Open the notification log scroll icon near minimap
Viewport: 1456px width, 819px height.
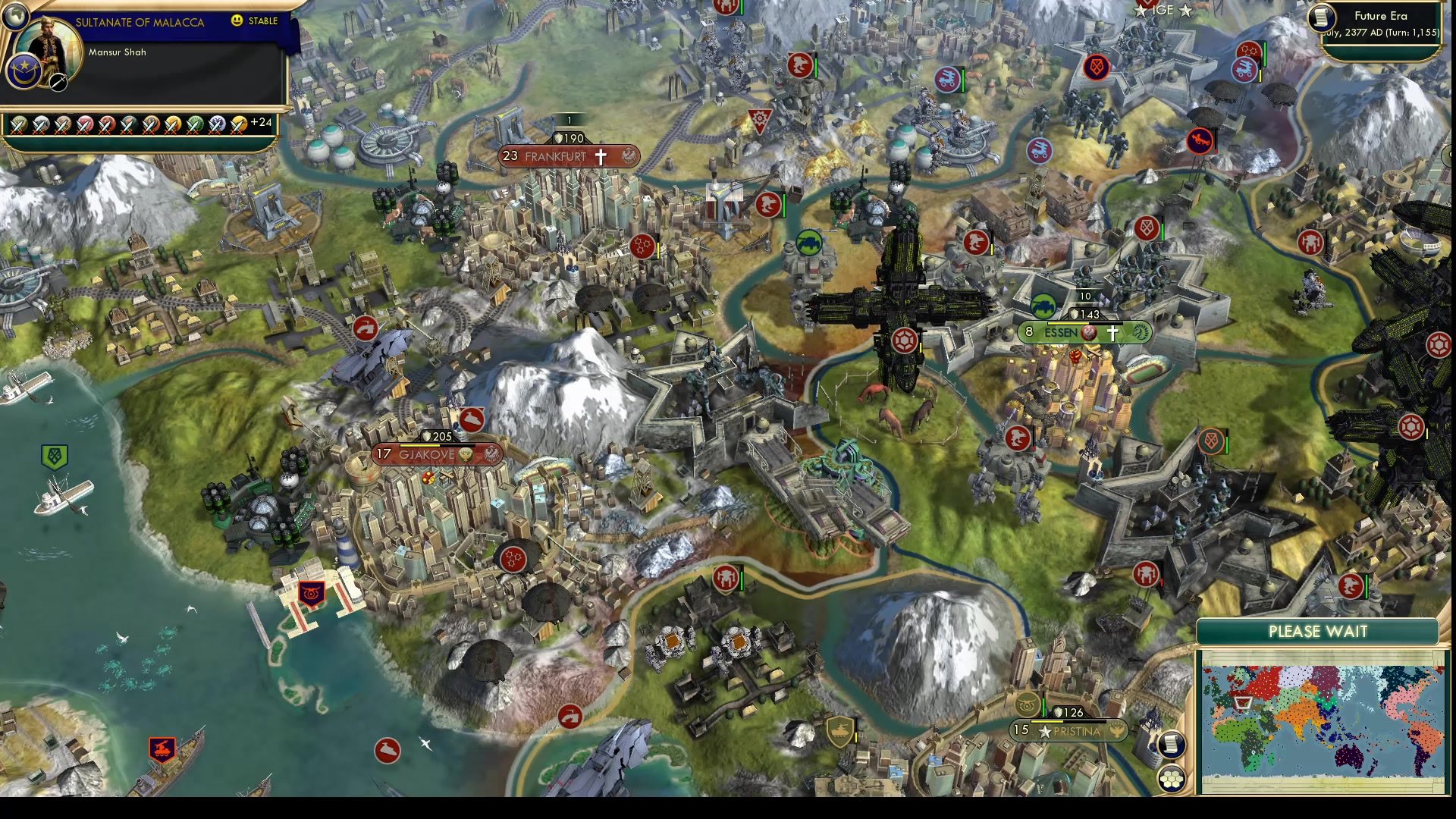1172,744
